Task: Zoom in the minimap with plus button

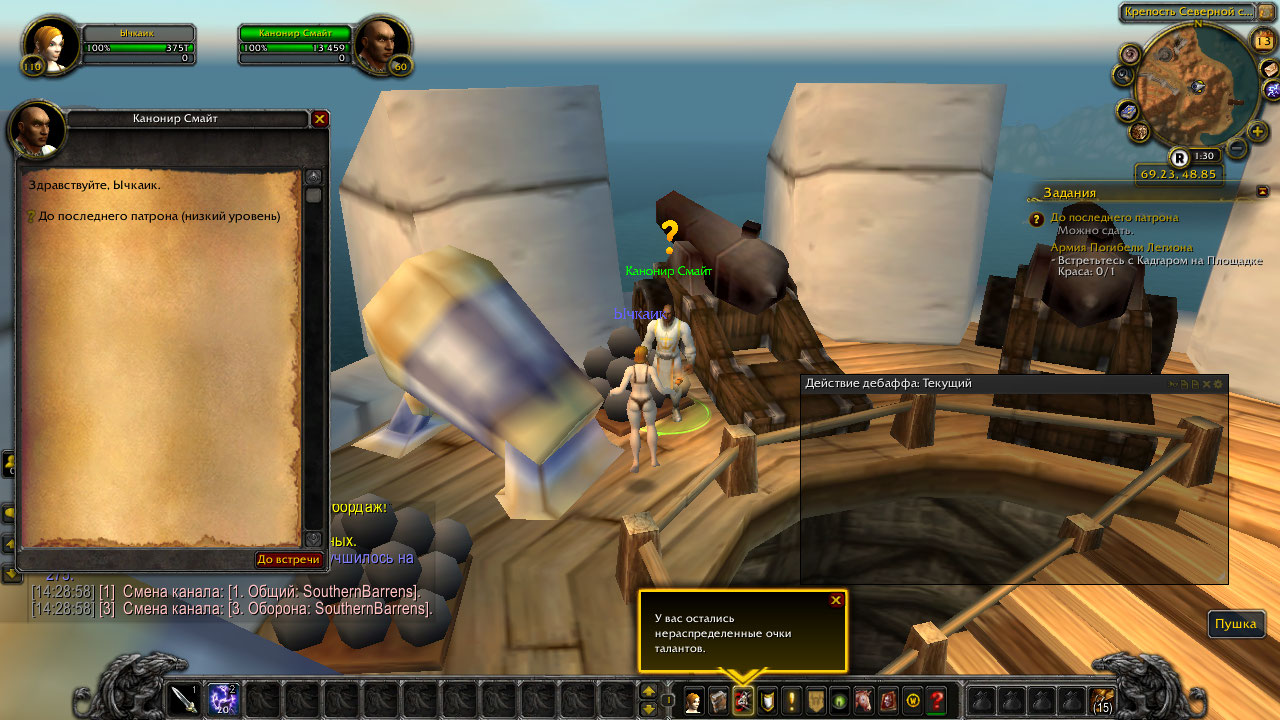Action: [x=1258, y=131]
